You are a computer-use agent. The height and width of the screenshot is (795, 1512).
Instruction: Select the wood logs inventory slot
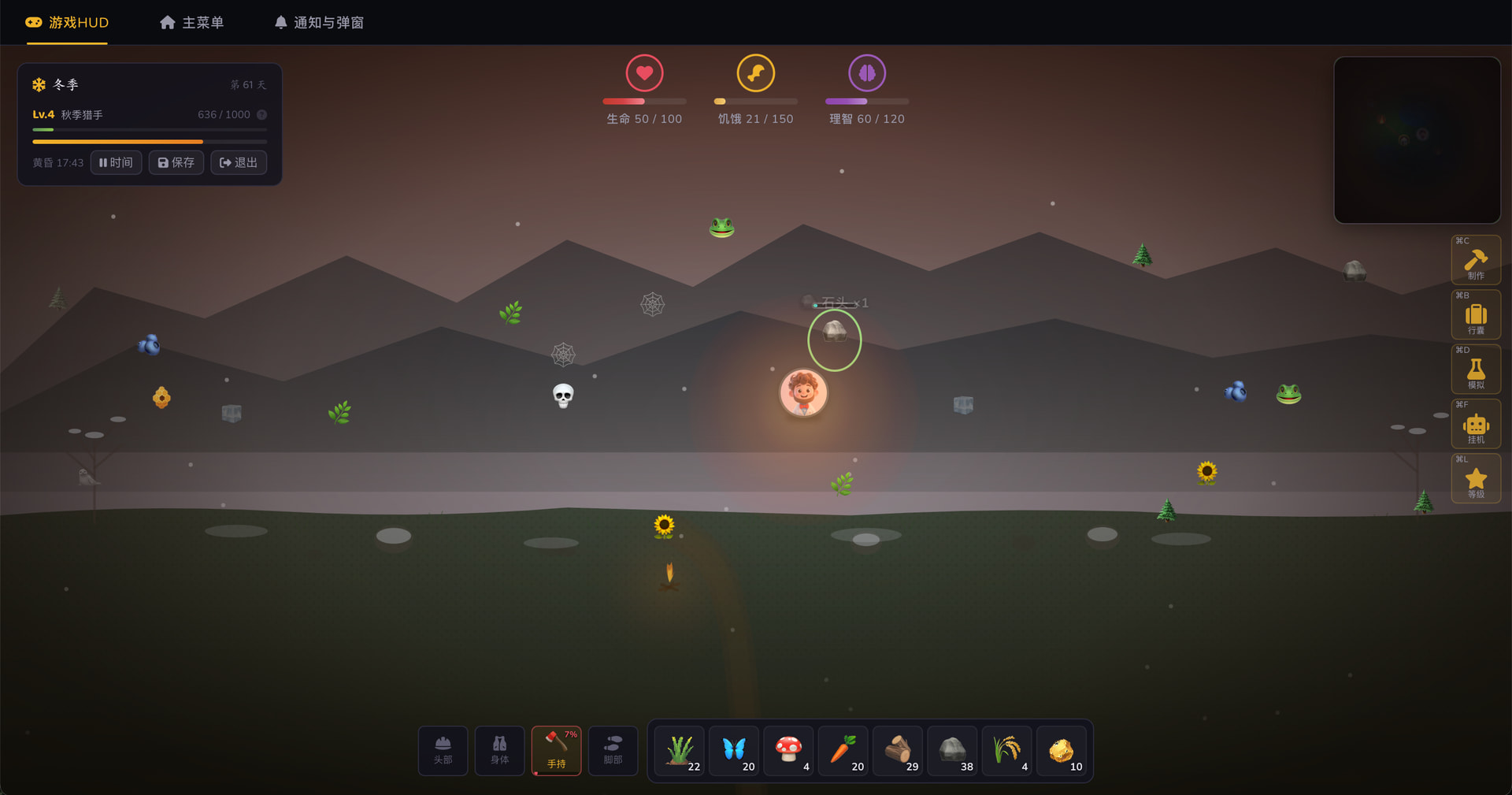pyautogui.click(x=898, y=752)
